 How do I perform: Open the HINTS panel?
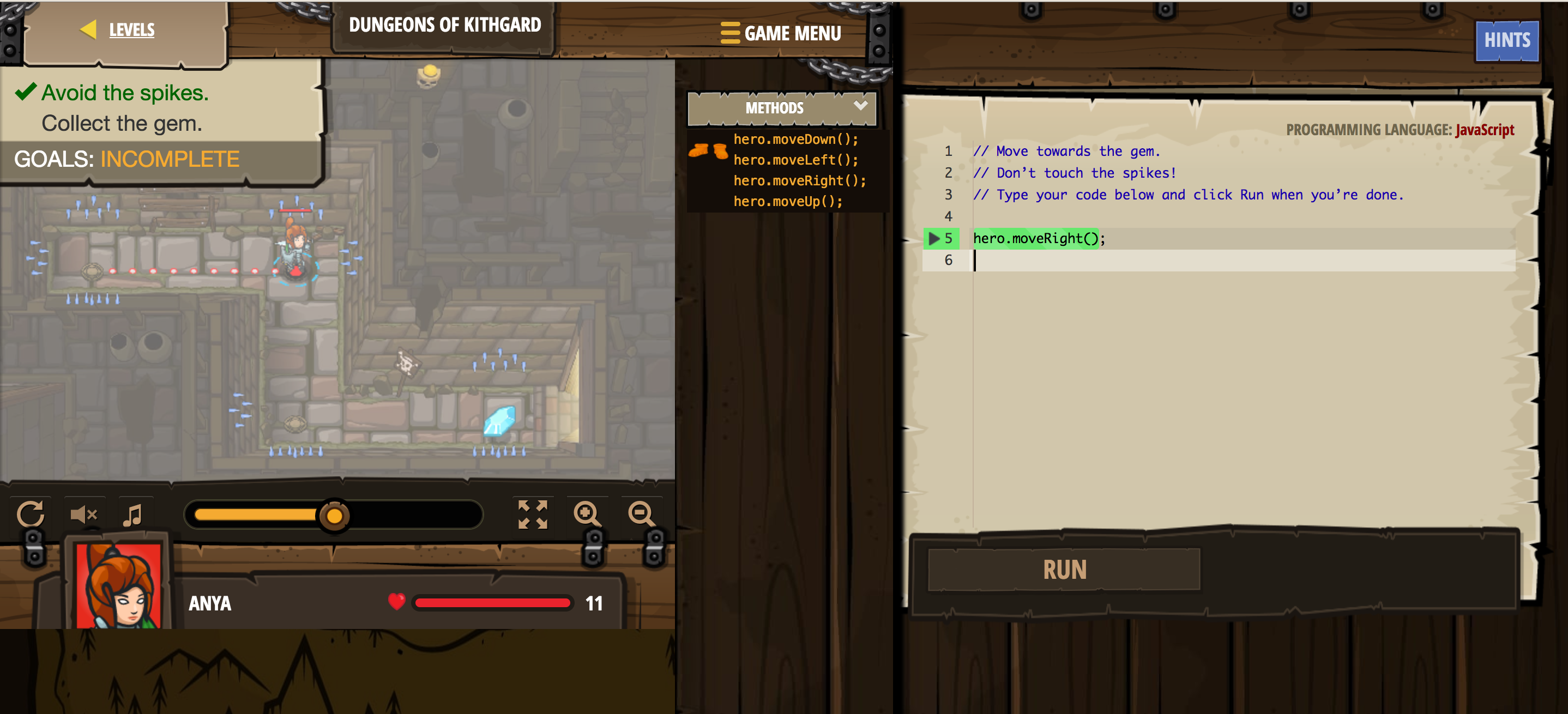[x=1506, y=40]
